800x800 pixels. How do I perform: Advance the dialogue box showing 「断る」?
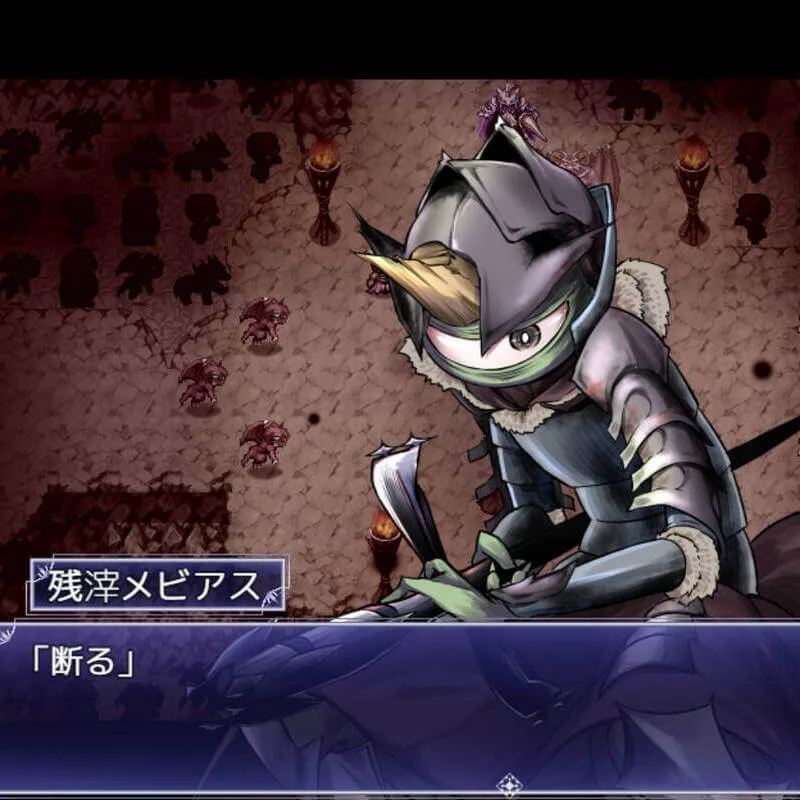[x=400, y=700]
